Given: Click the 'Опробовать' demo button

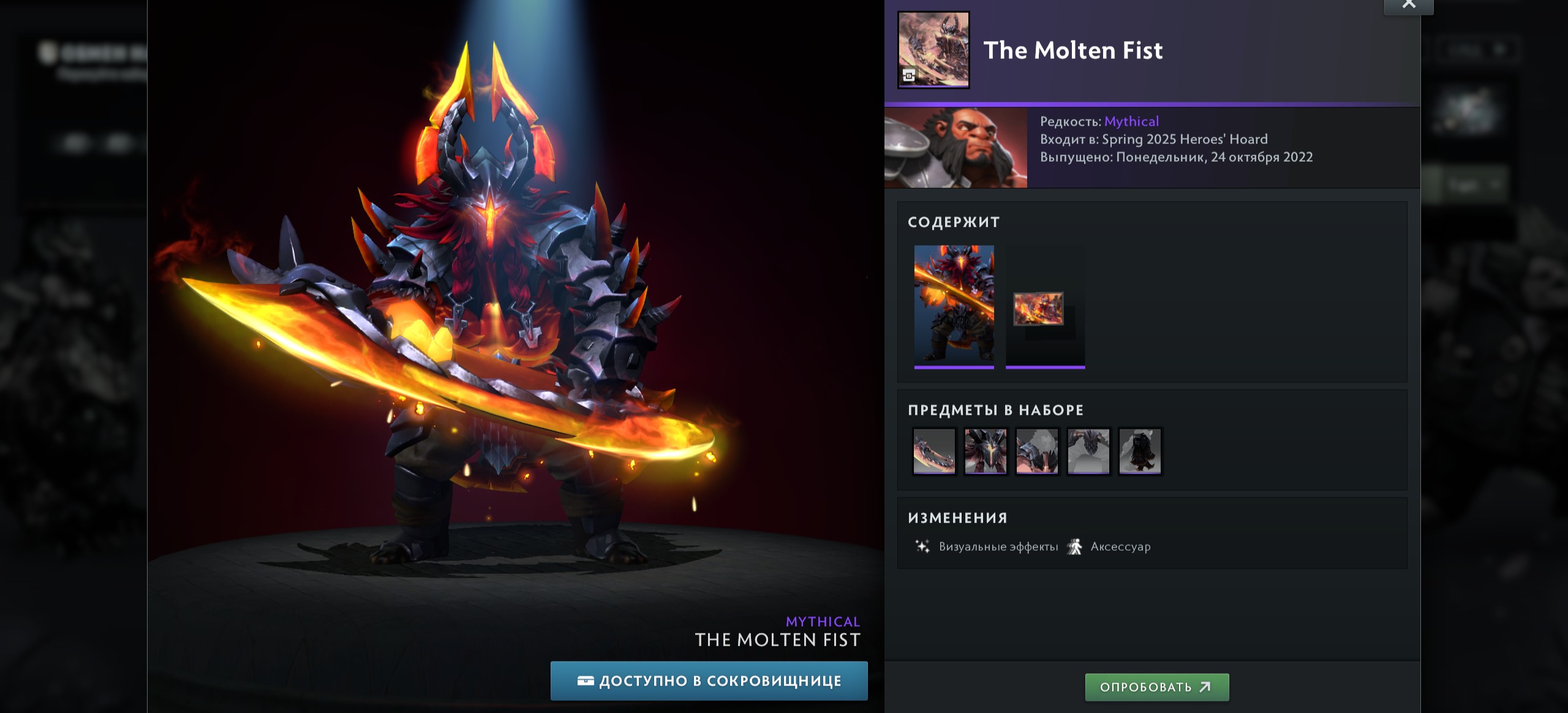Looking at the screenshot, I should pyautogui.click(x=1156, y=687).
